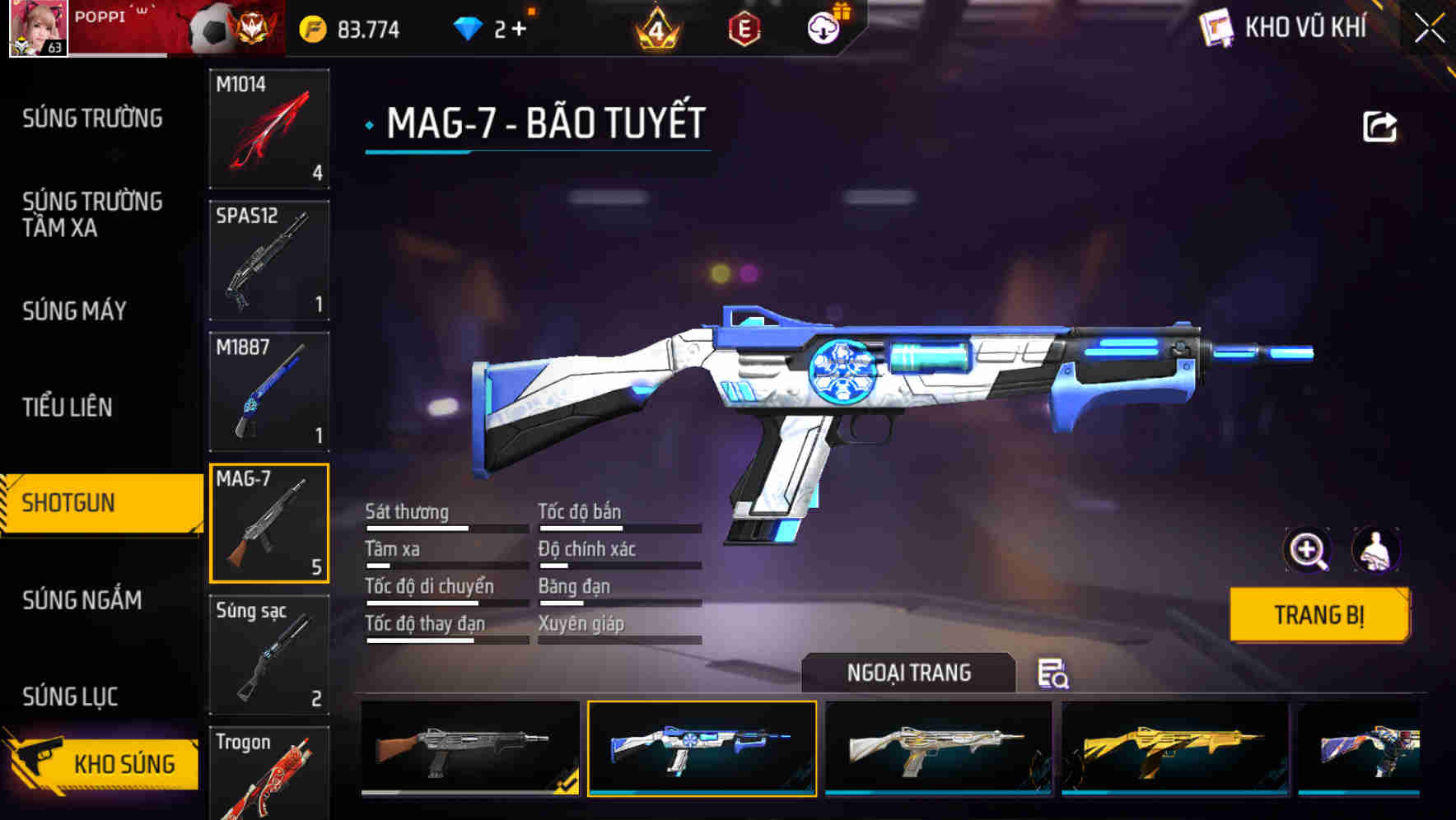The image size is (1456, 820).
Task: Select the M1014 shotgun thumbnail
Action: point(269,128)
